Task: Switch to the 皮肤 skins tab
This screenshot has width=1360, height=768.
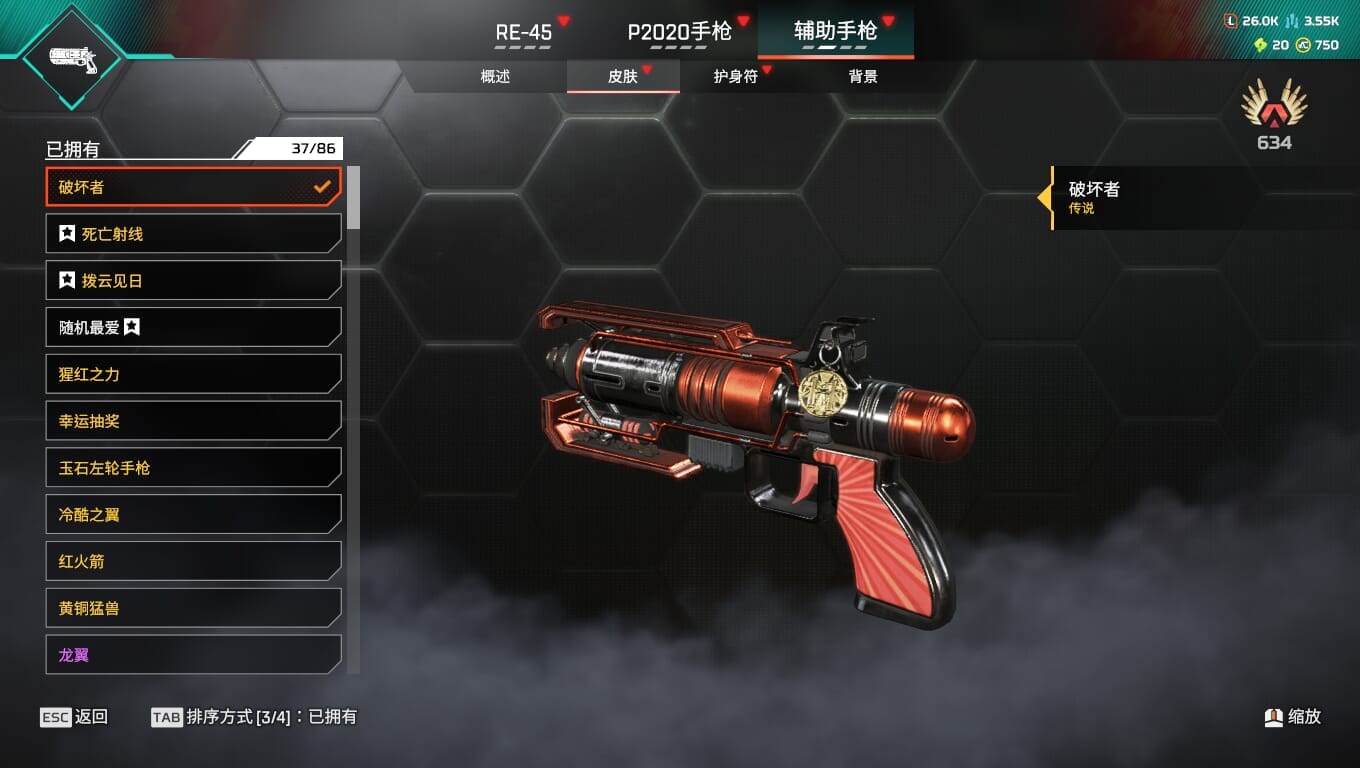Action: point(623,77)
